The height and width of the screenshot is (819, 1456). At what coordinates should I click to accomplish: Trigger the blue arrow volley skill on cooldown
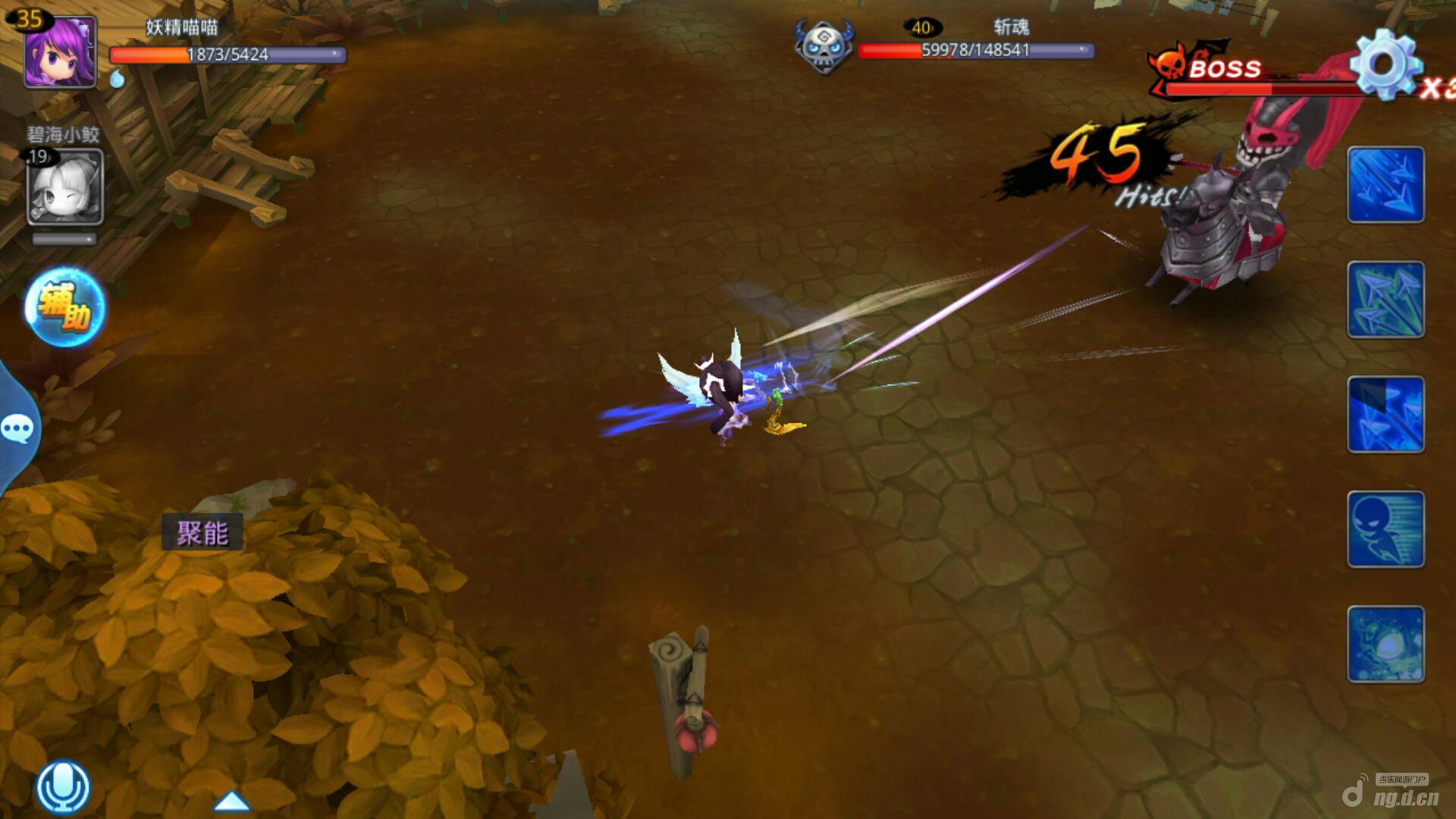[x=1385, y=414]
